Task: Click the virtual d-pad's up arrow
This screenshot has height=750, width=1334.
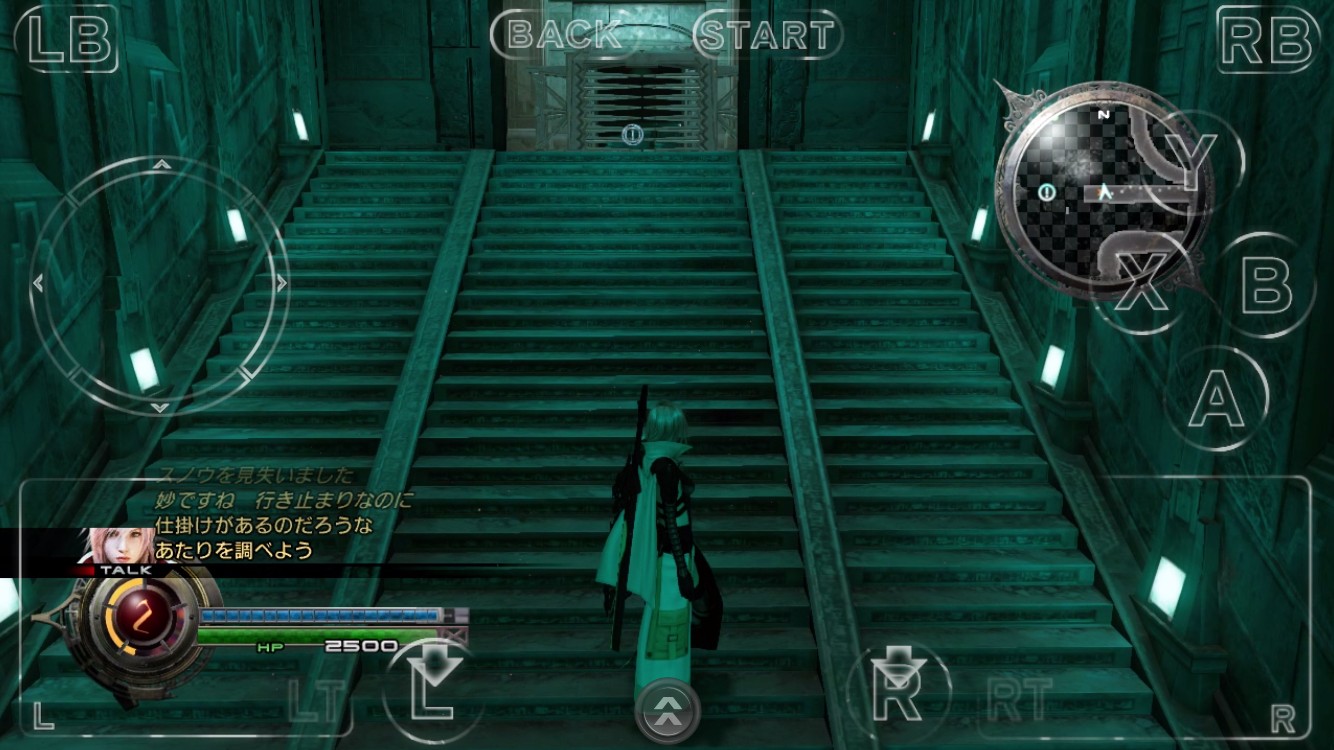Action: click(x=161, y=163)
